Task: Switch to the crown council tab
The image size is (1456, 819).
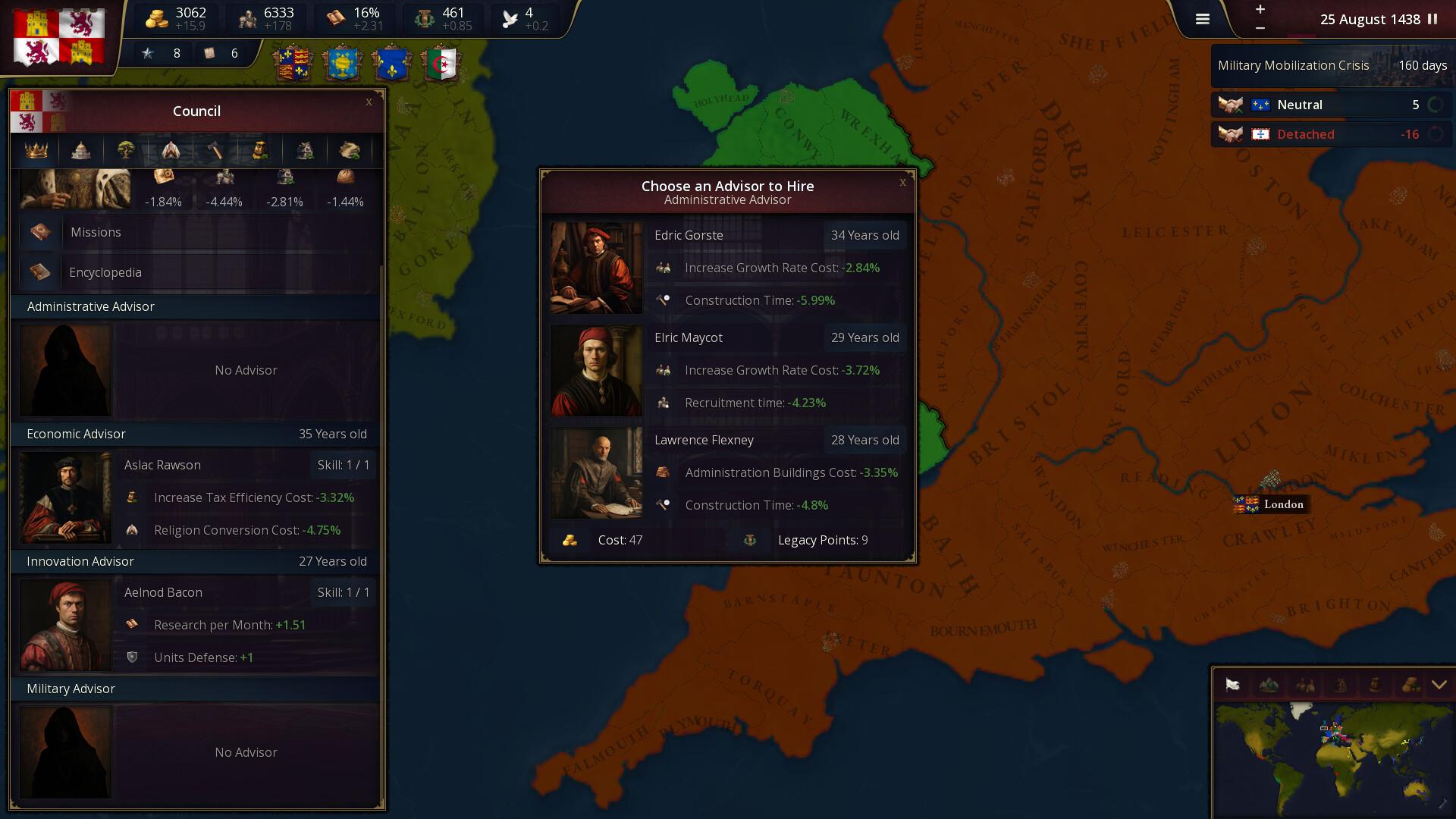Action: click(36, 150)
